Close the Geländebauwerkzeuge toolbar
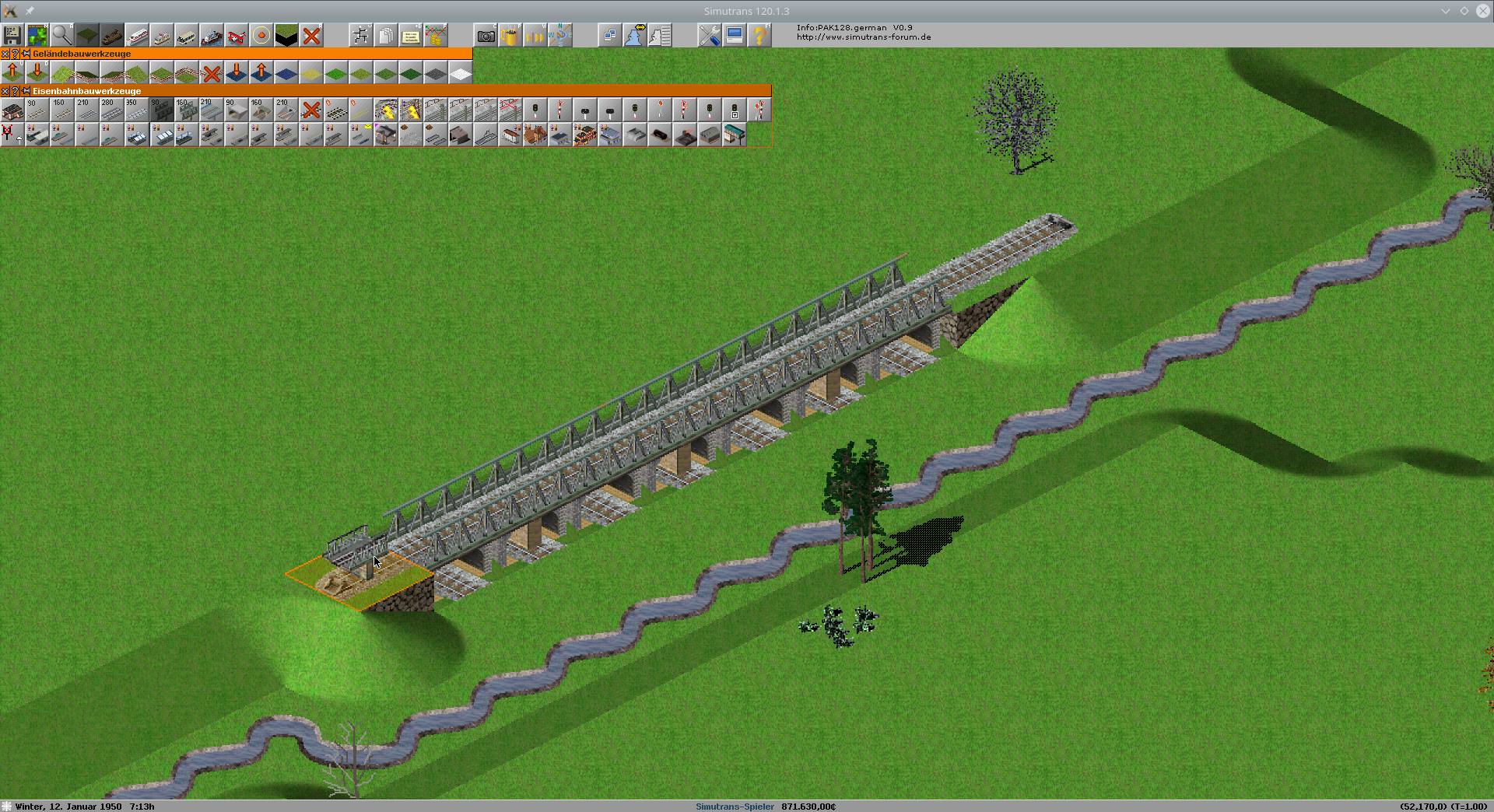The height and width of the screenshot is (812, 1494). click(5, 54)
